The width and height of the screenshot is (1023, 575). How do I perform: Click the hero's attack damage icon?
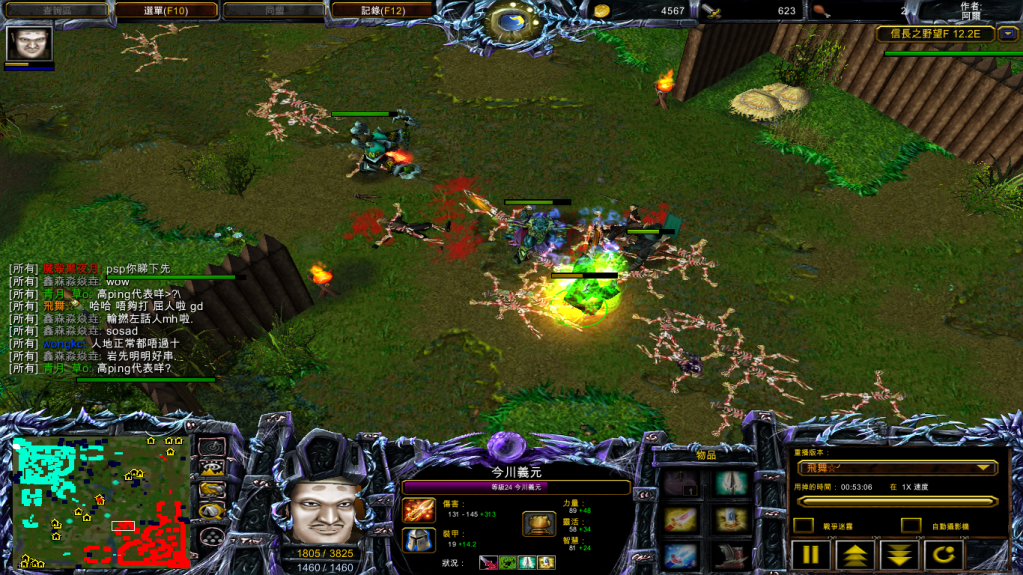[418, 509]
